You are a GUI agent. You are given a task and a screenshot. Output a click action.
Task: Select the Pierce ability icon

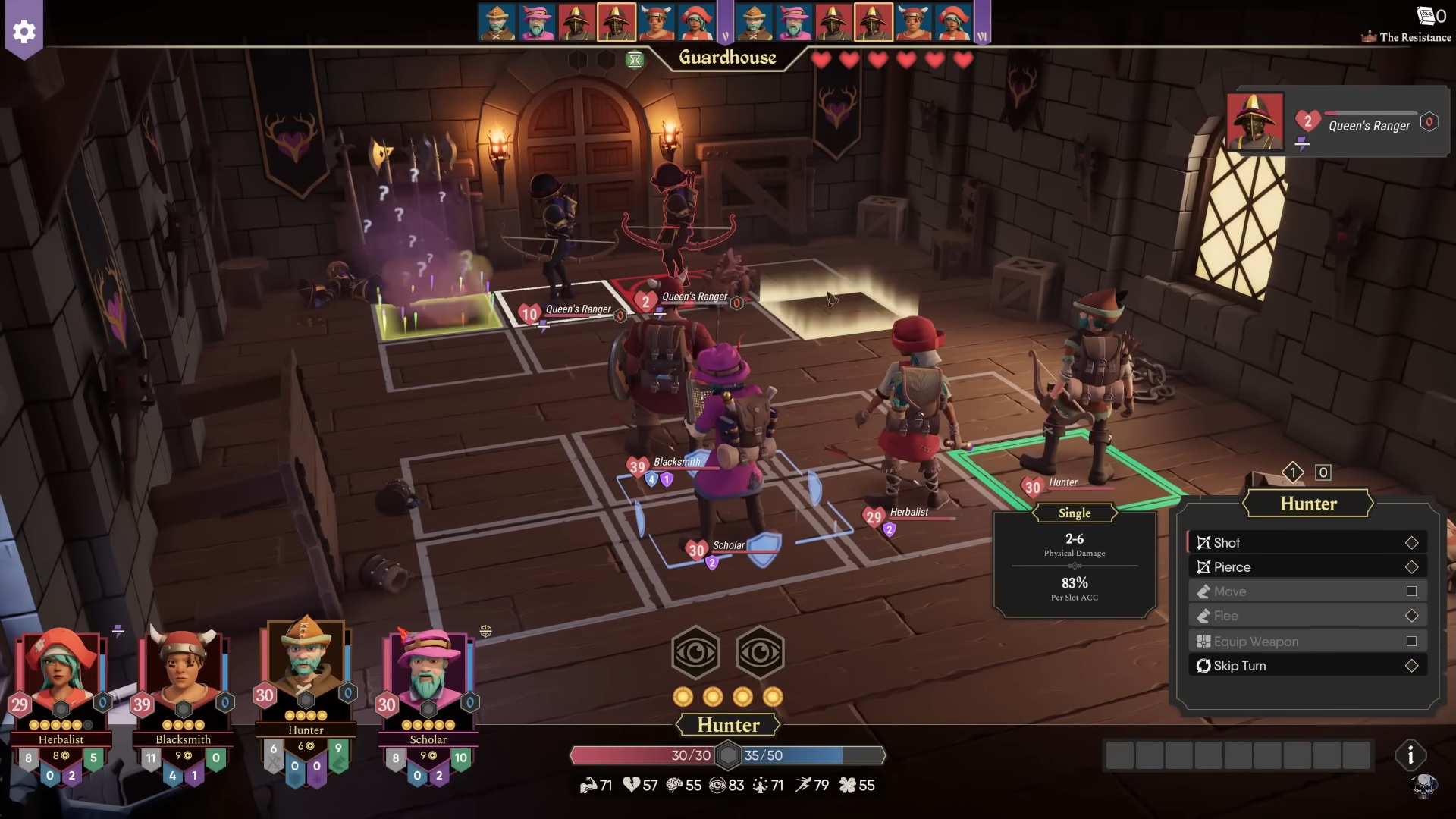tap(1203, 566)
